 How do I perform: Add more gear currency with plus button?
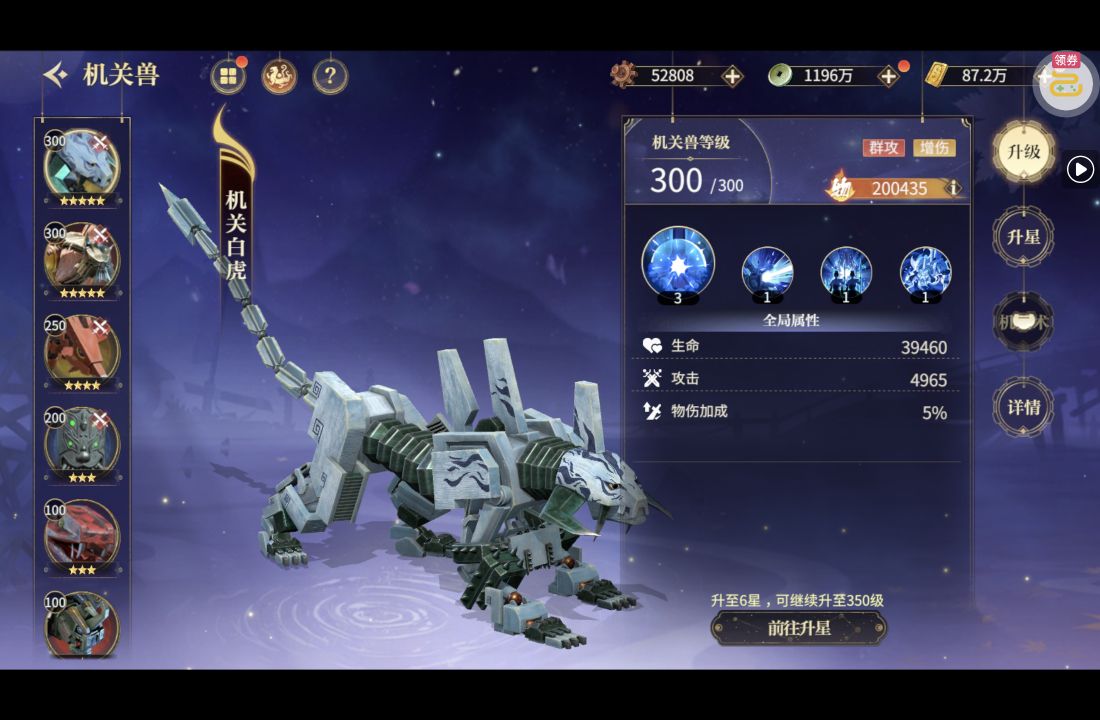[x=732, y=76]
